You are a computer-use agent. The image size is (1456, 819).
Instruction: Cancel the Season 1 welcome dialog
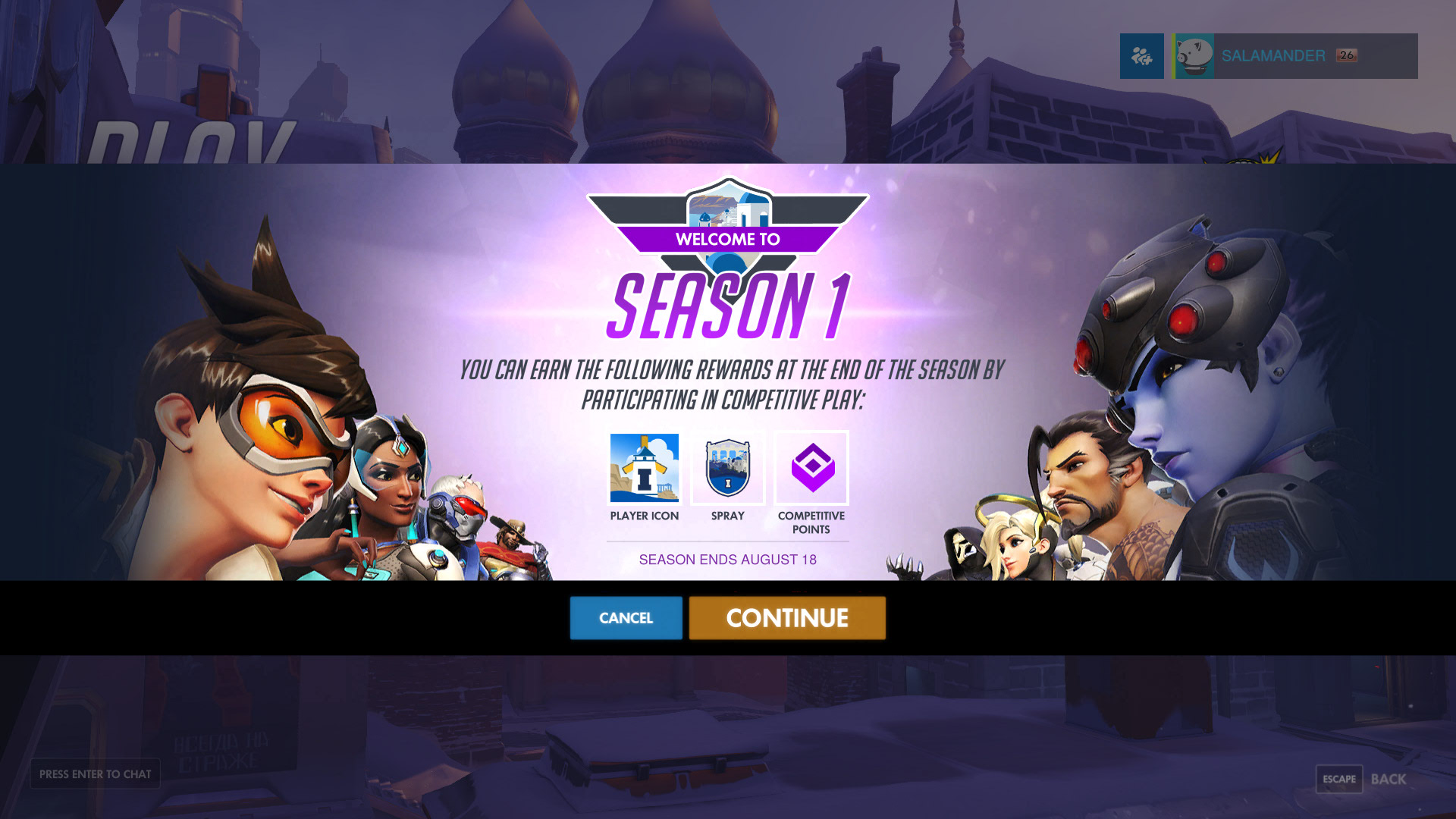tap(626, 618)
